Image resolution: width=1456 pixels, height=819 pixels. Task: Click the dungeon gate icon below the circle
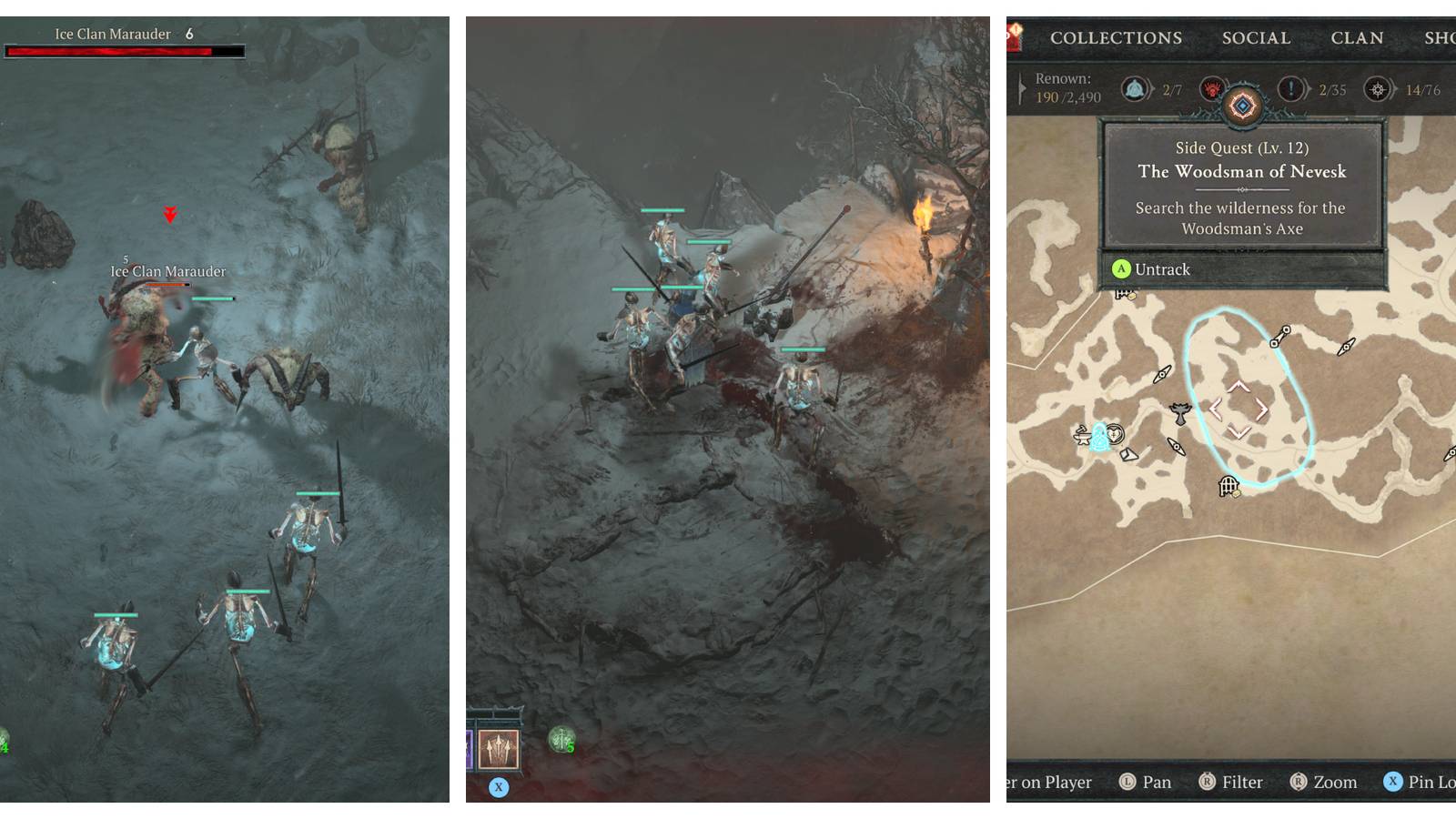click(x=1228, y=486)
